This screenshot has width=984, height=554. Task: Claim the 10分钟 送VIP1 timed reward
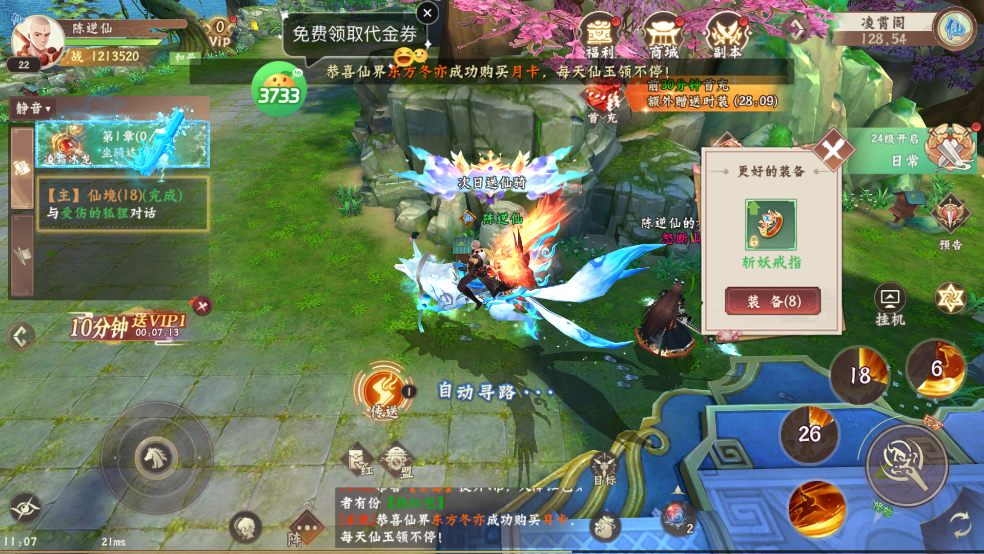[128, 326]
